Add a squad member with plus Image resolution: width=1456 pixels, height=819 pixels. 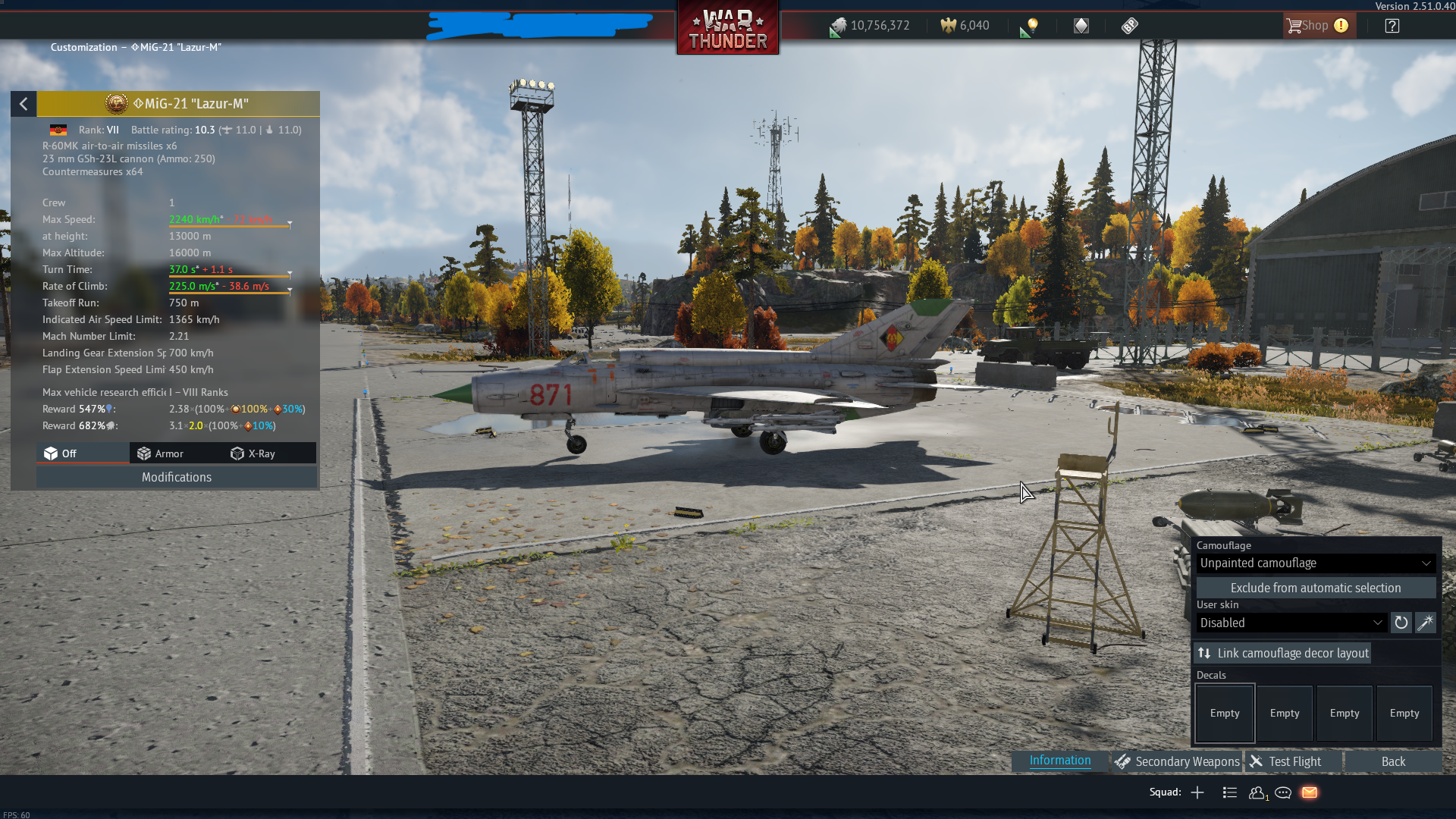pyautogui.click(x=1197, y=792)
